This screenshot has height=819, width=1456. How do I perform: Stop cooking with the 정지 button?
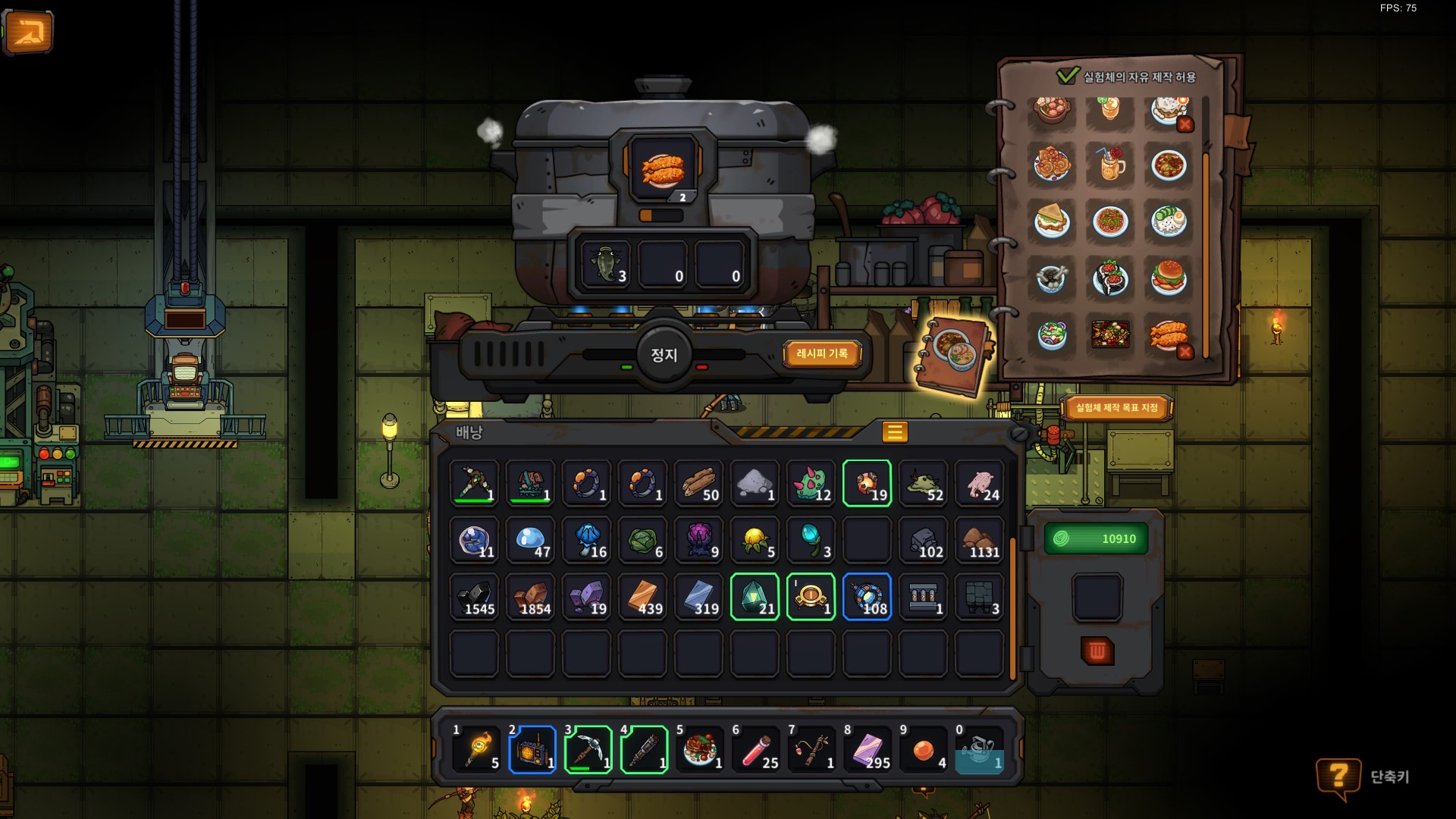coord(664,355)
